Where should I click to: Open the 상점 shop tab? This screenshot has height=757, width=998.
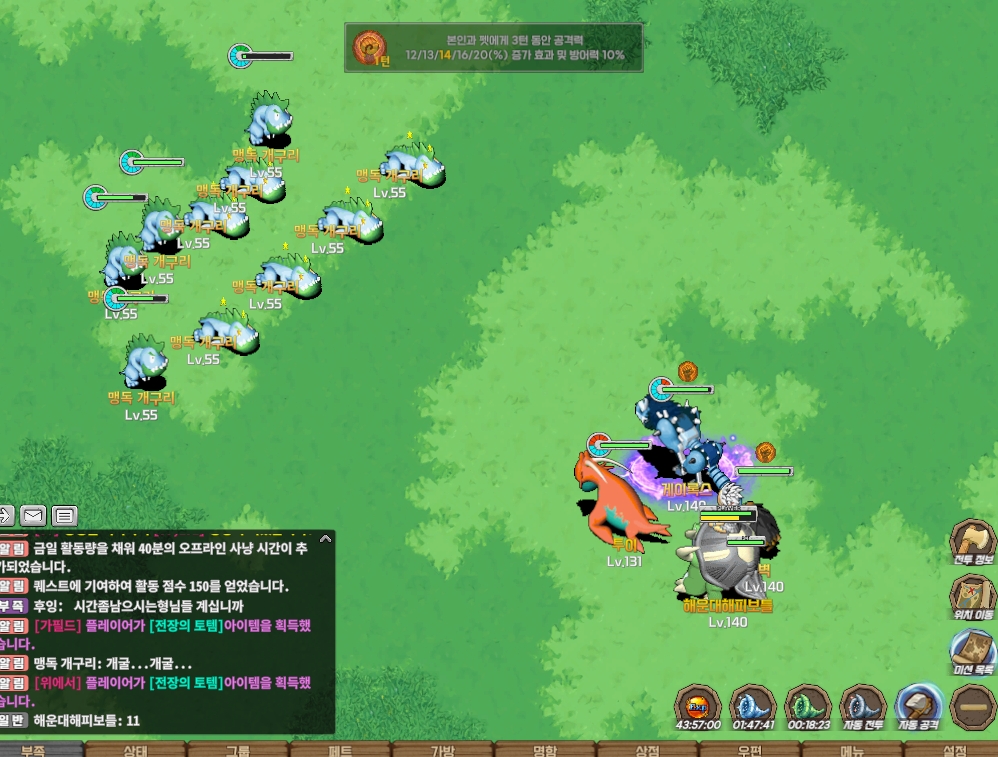(x=648, y=750)
